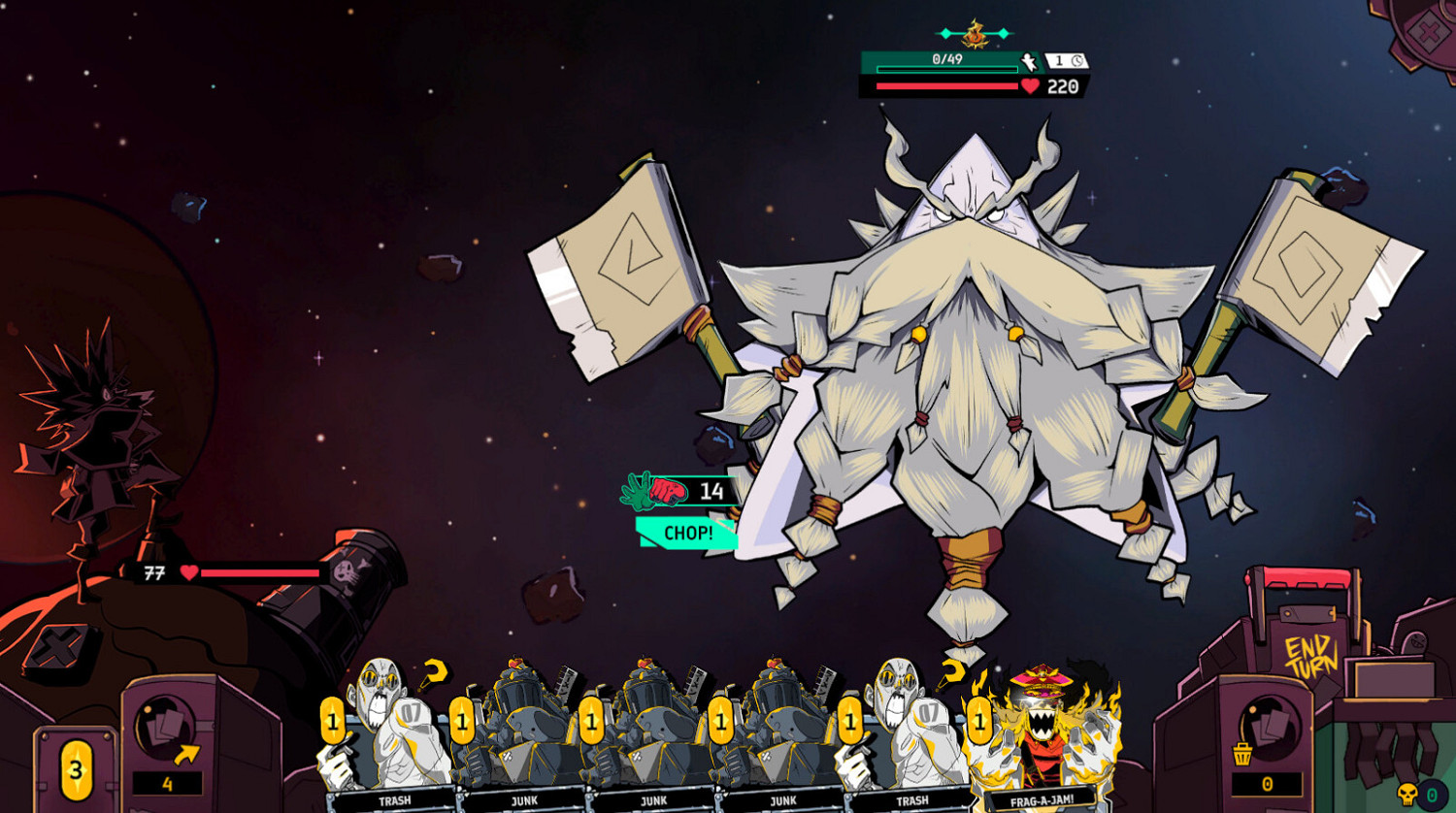Play the FRAG-A-JAM! card
1456x813 pixels.
tap(1043, 737)
